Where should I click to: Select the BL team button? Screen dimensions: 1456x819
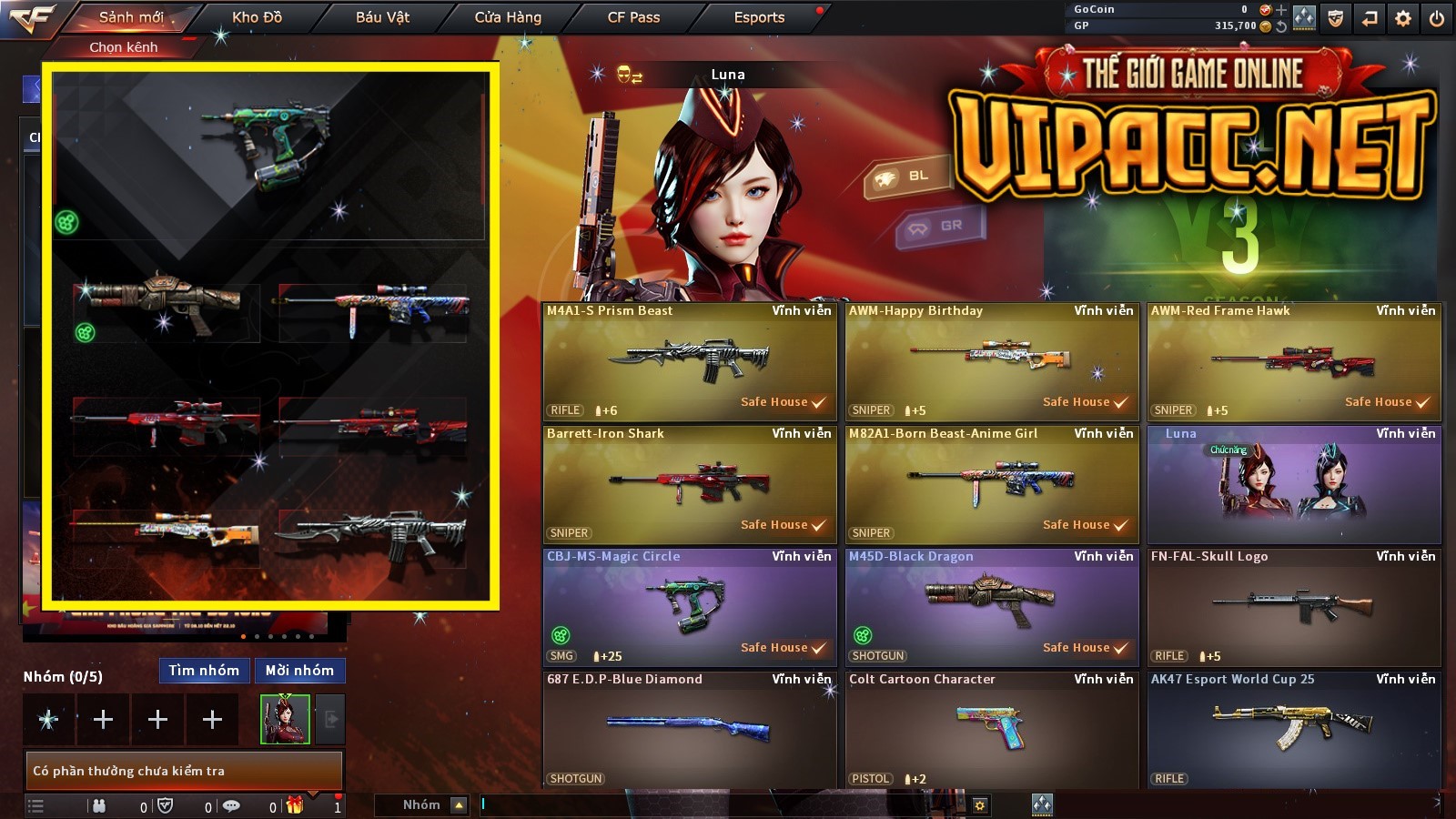908,177
